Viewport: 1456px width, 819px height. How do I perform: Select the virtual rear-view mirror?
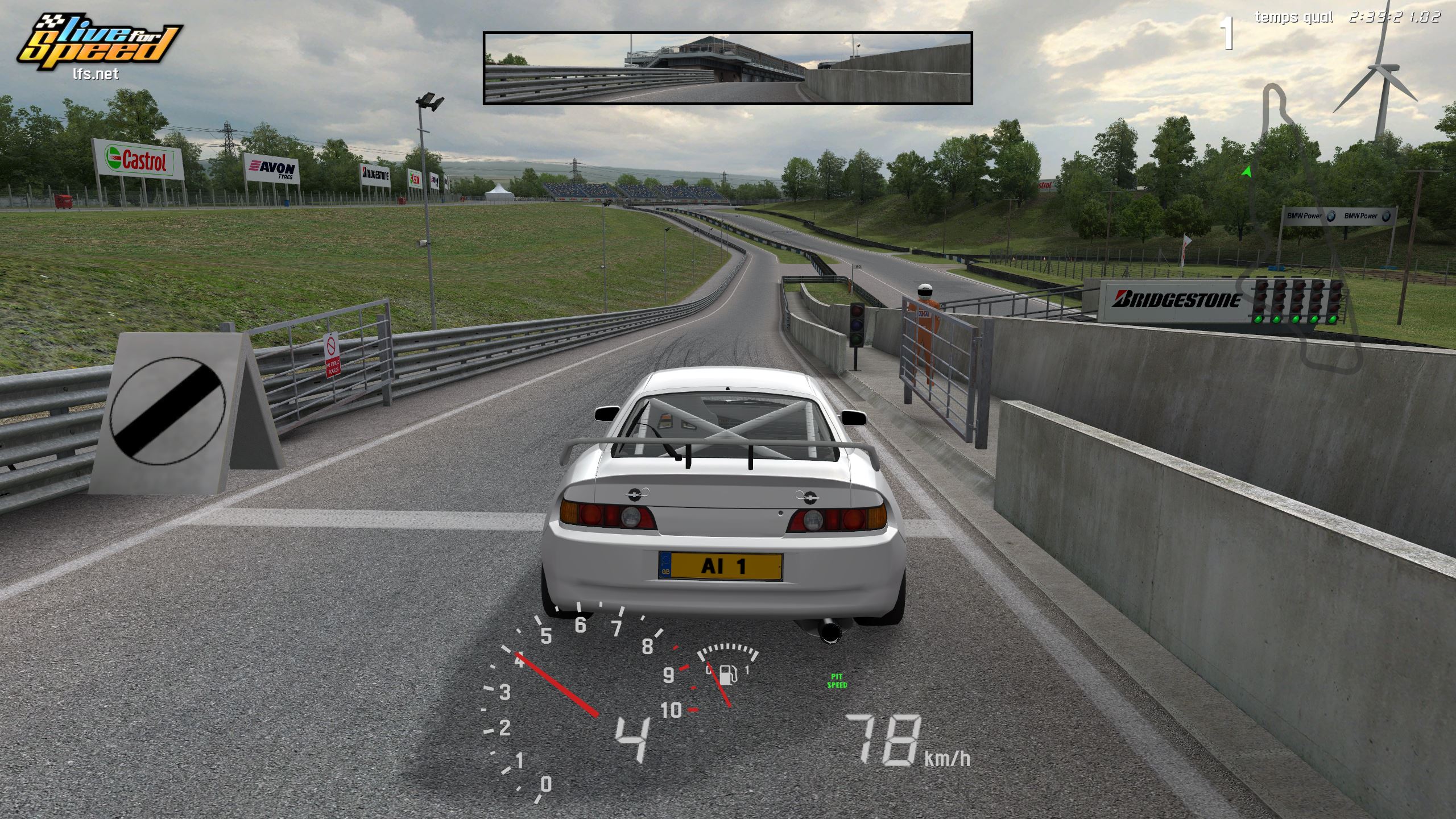727,68
